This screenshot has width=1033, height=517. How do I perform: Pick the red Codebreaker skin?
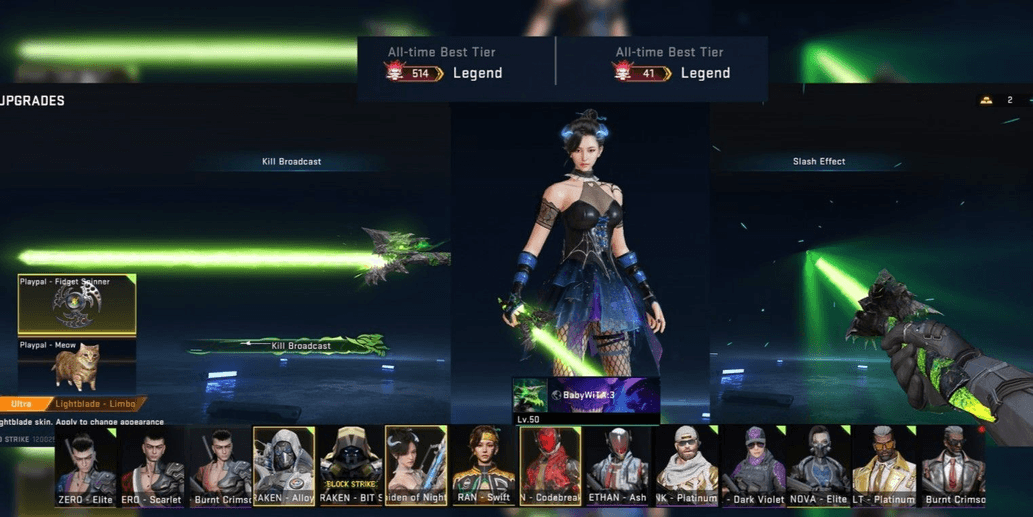[x=550, y=466]
